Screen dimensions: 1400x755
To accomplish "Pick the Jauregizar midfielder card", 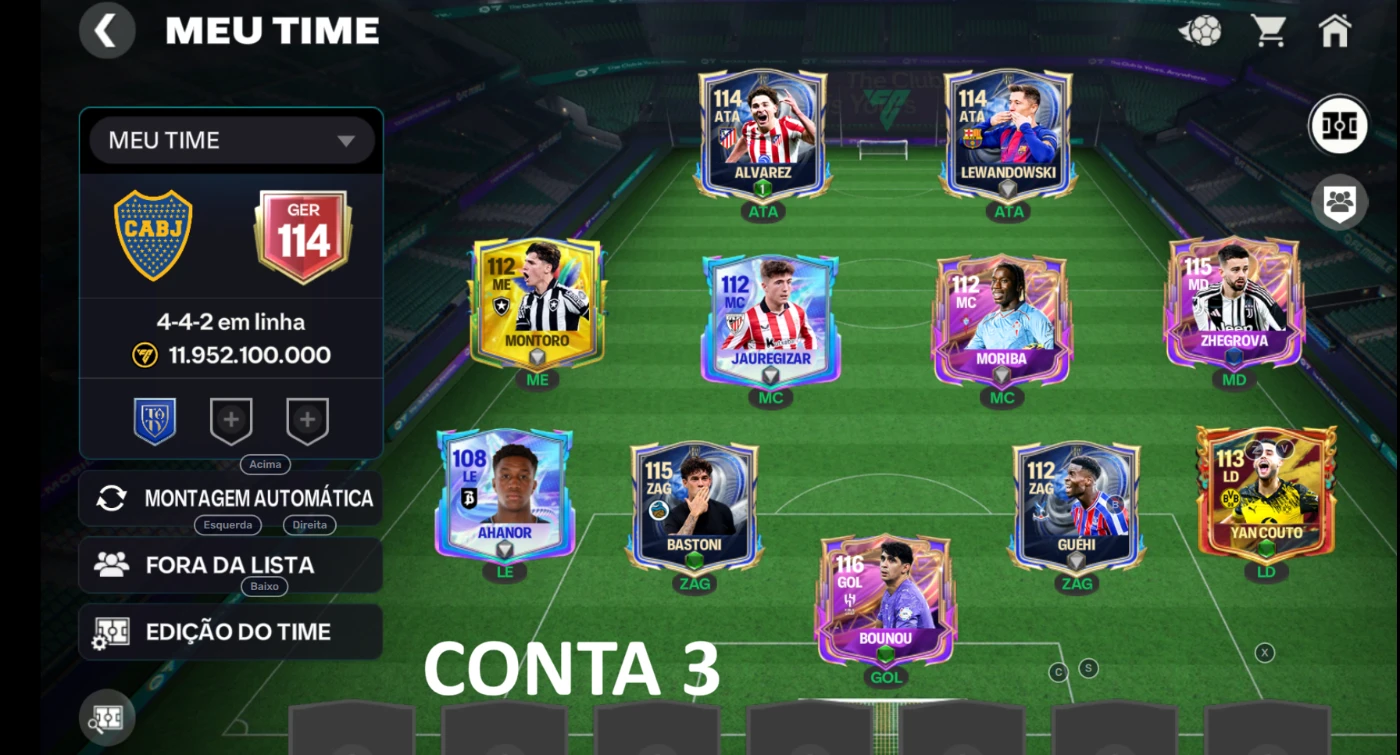I will point(770,320).
